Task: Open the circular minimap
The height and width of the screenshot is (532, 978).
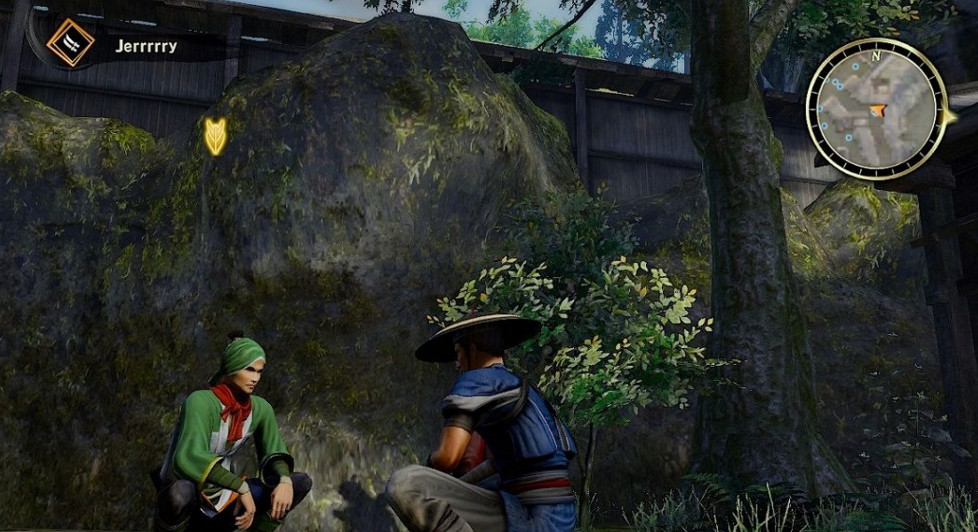Action: click(876, 109)
